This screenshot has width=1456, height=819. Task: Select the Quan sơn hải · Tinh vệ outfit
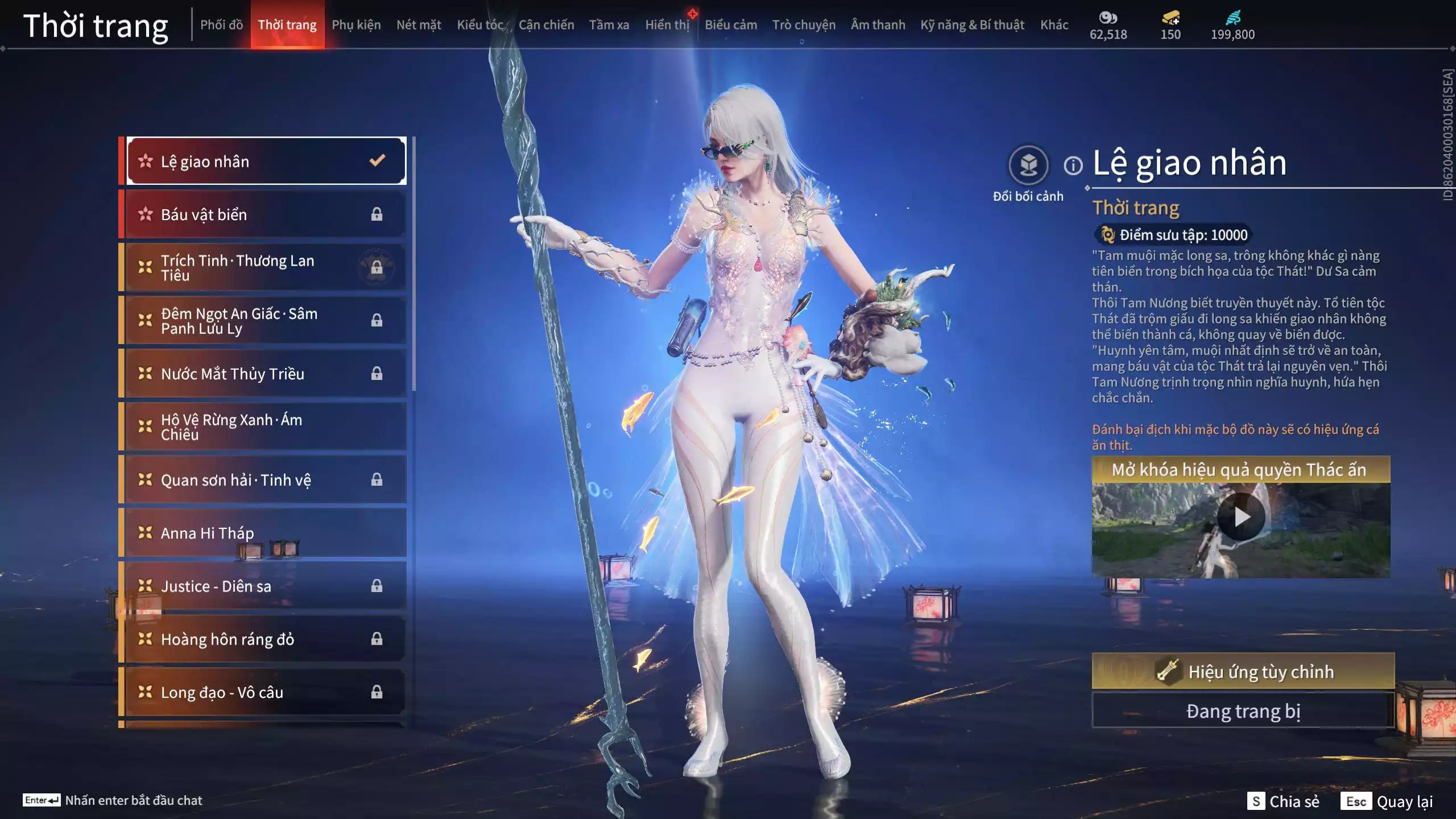265,480
